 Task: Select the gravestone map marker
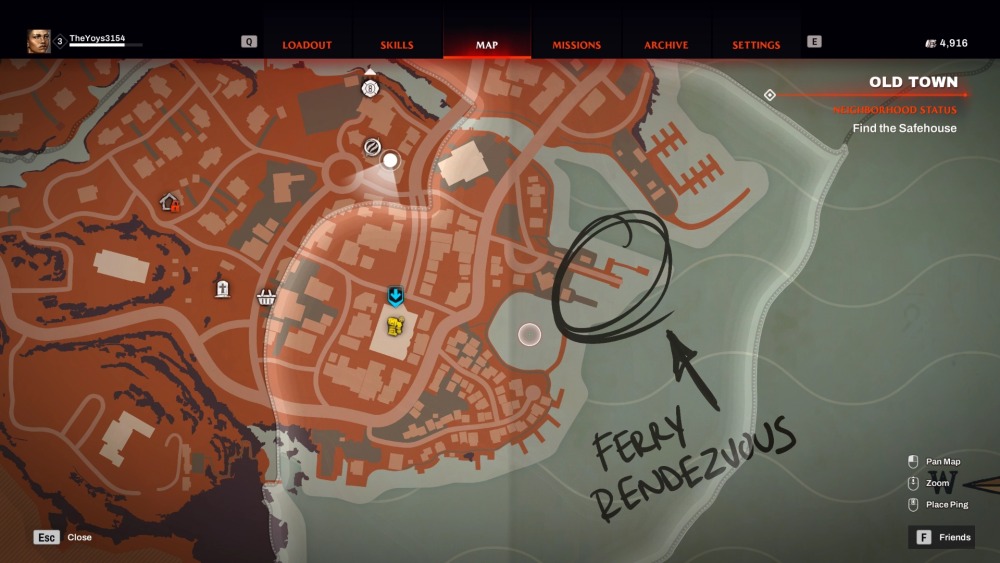tap(222, 289)
